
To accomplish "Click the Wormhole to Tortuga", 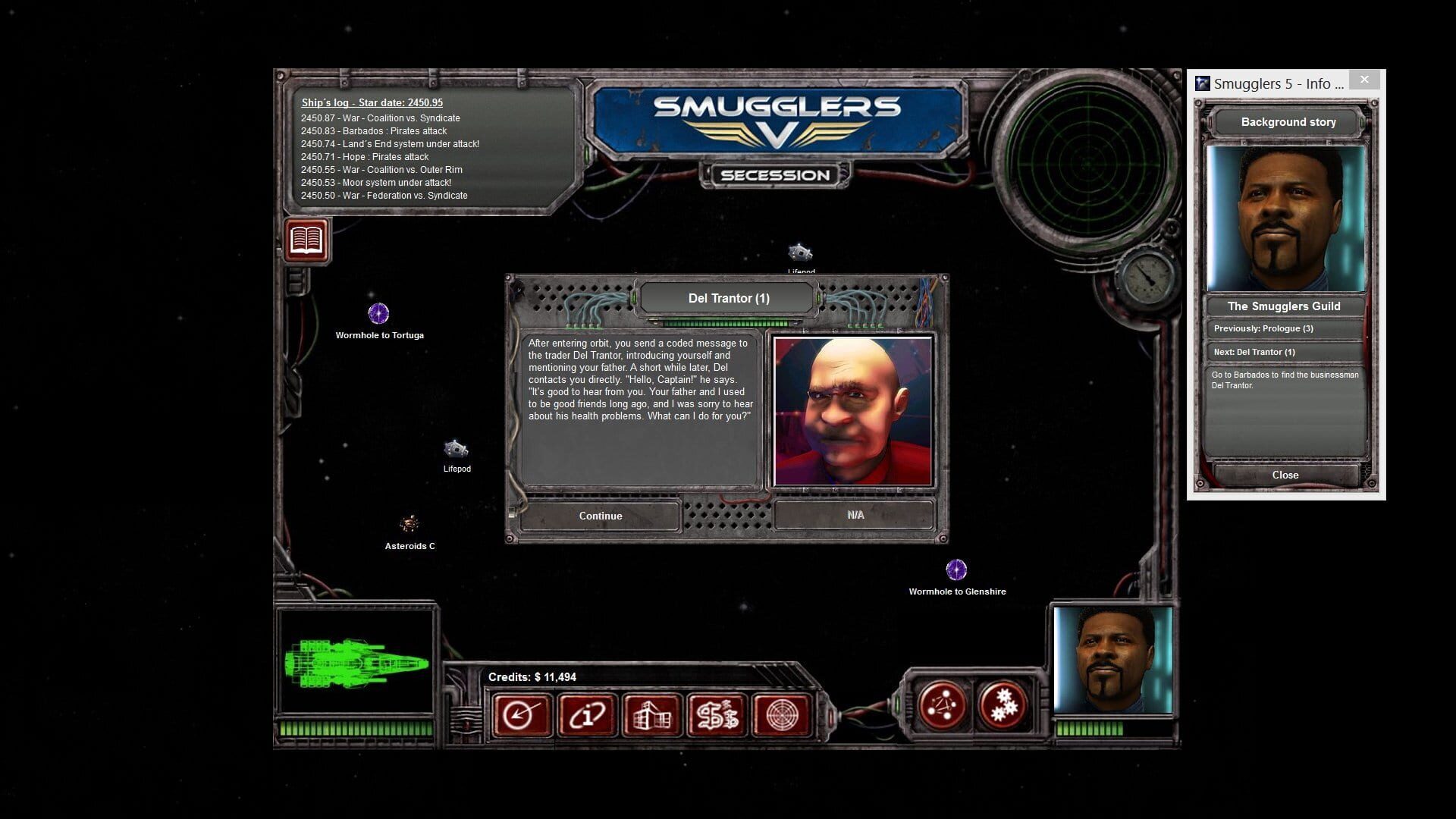I will (x=378, y=312).
